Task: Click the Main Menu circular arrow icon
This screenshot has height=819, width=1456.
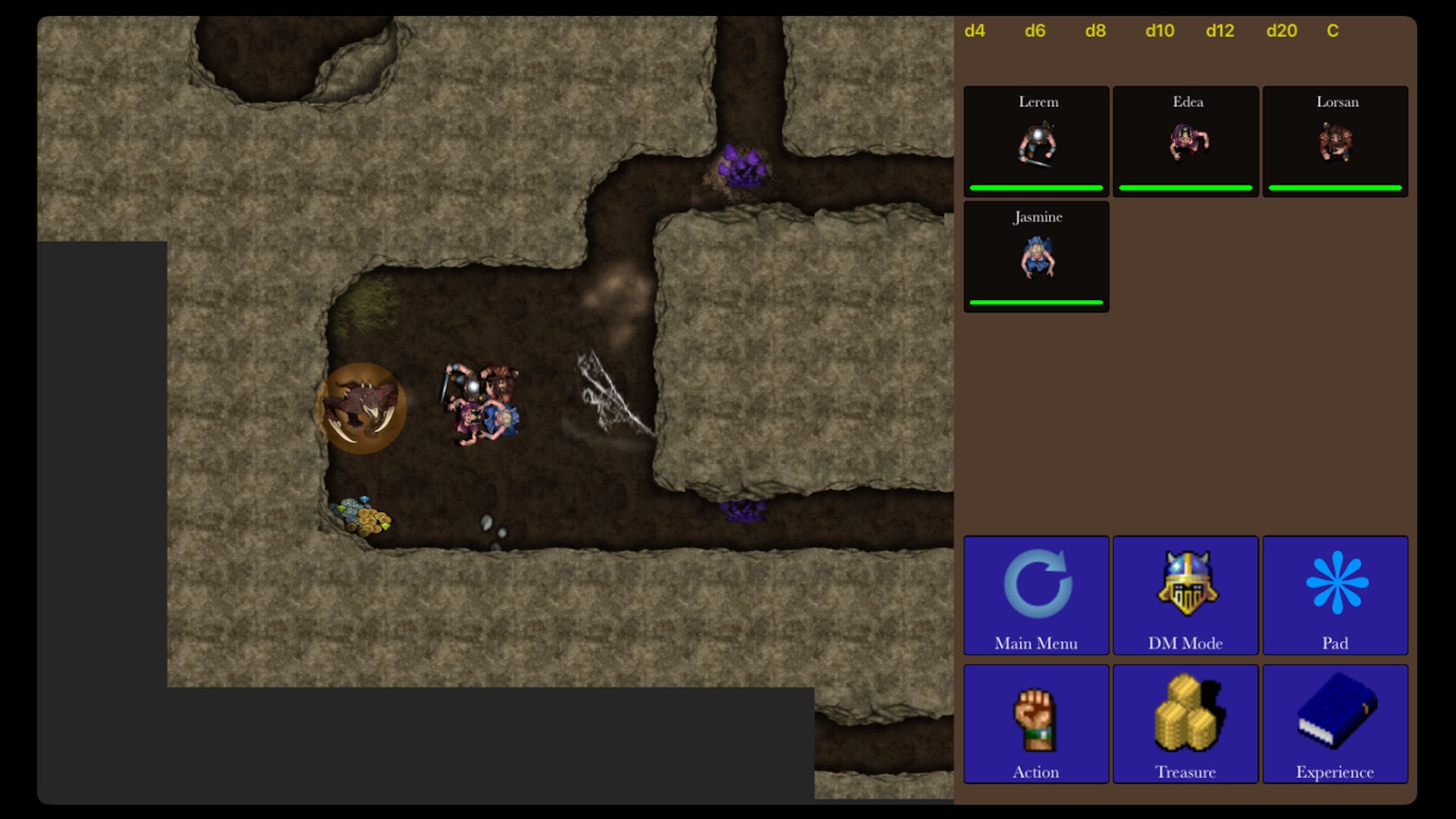Action: 1036,584
